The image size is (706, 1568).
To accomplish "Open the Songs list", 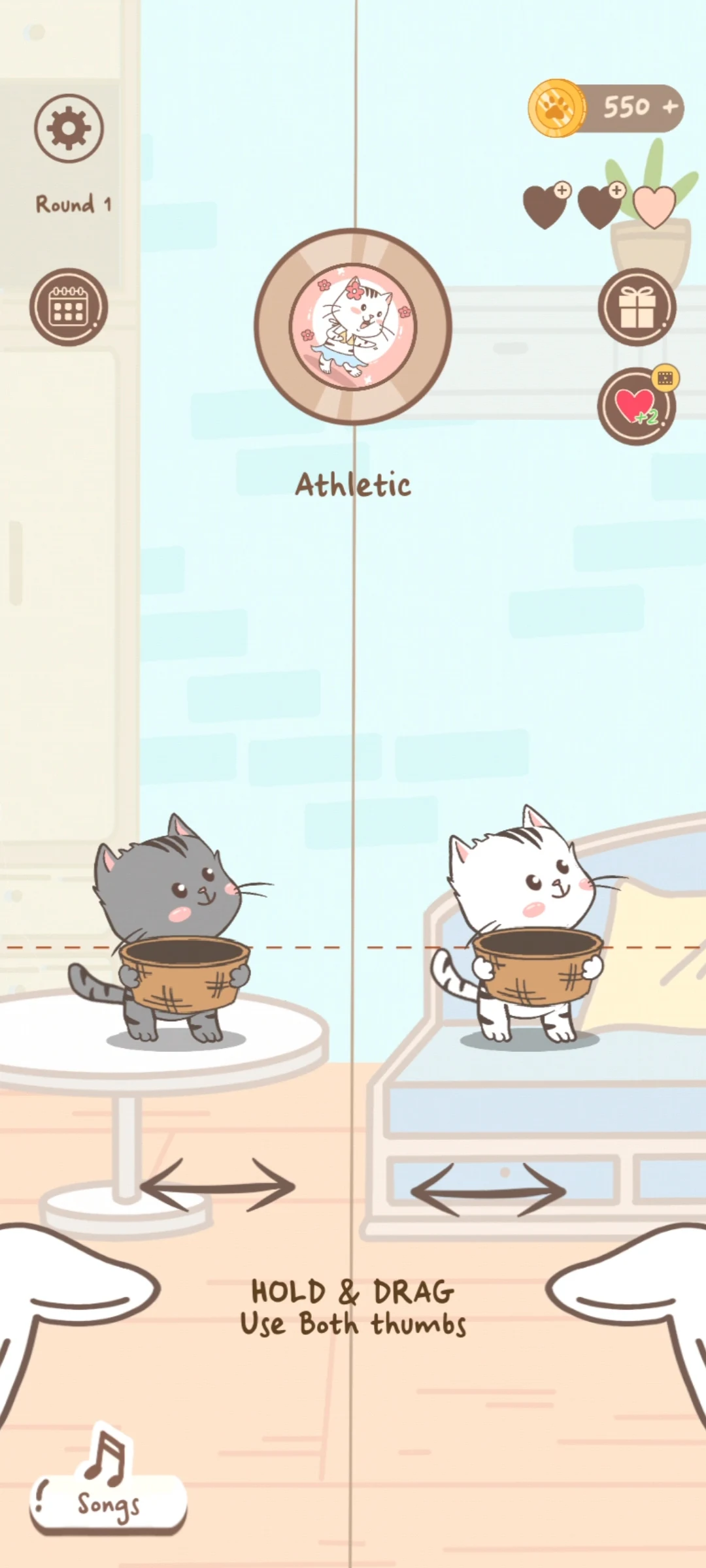I will [109, 1504].
